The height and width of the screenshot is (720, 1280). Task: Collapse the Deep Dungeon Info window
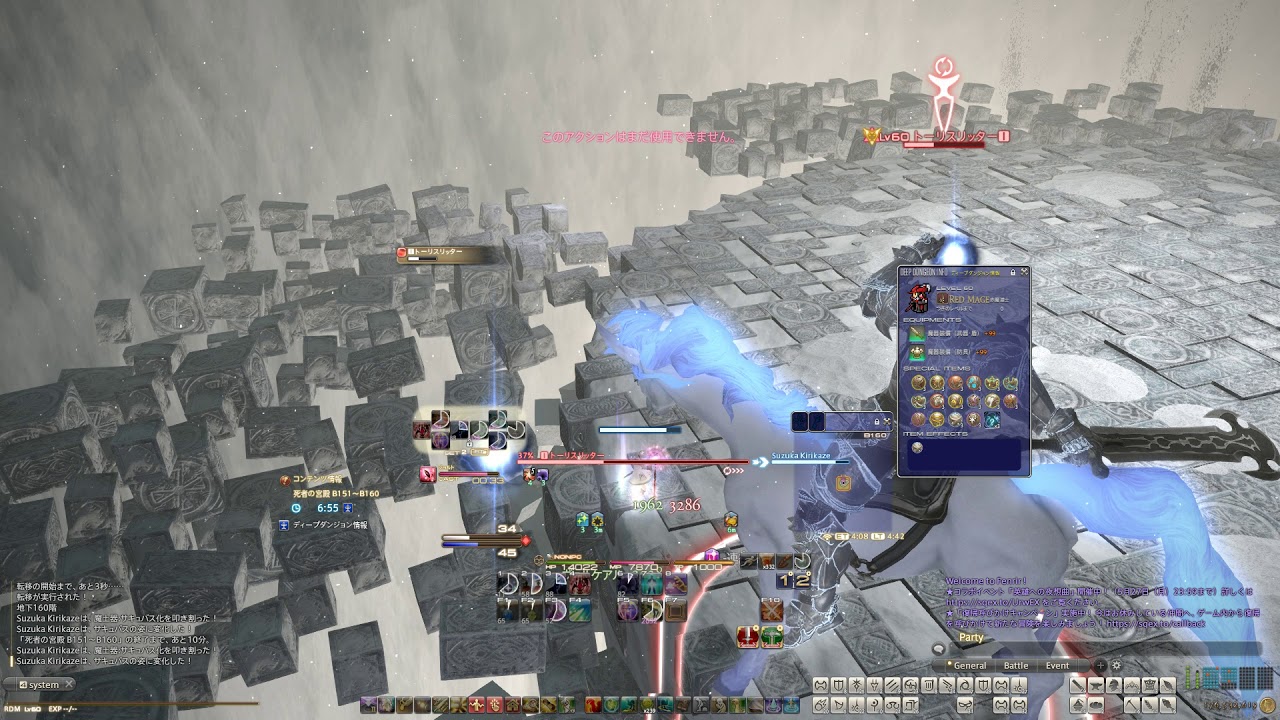pyautogui.click(x=1022, y=272)
